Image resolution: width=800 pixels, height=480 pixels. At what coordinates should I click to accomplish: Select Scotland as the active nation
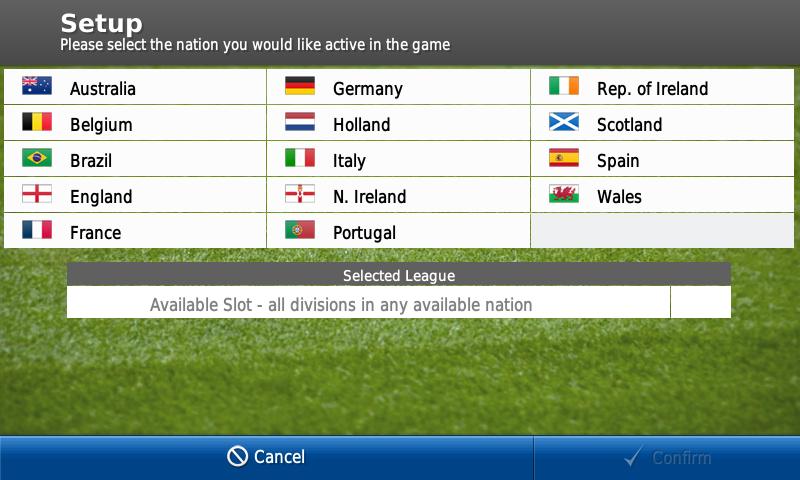click(x=662, y=124)
